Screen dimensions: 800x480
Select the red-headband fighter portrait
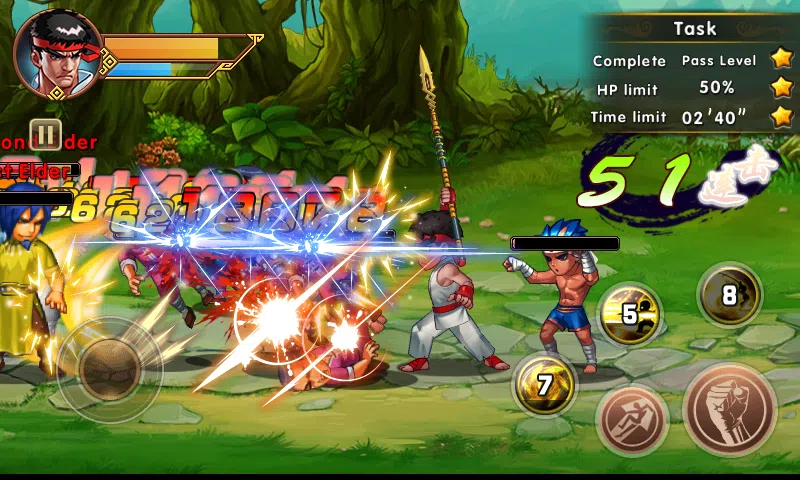click(58, 55)
